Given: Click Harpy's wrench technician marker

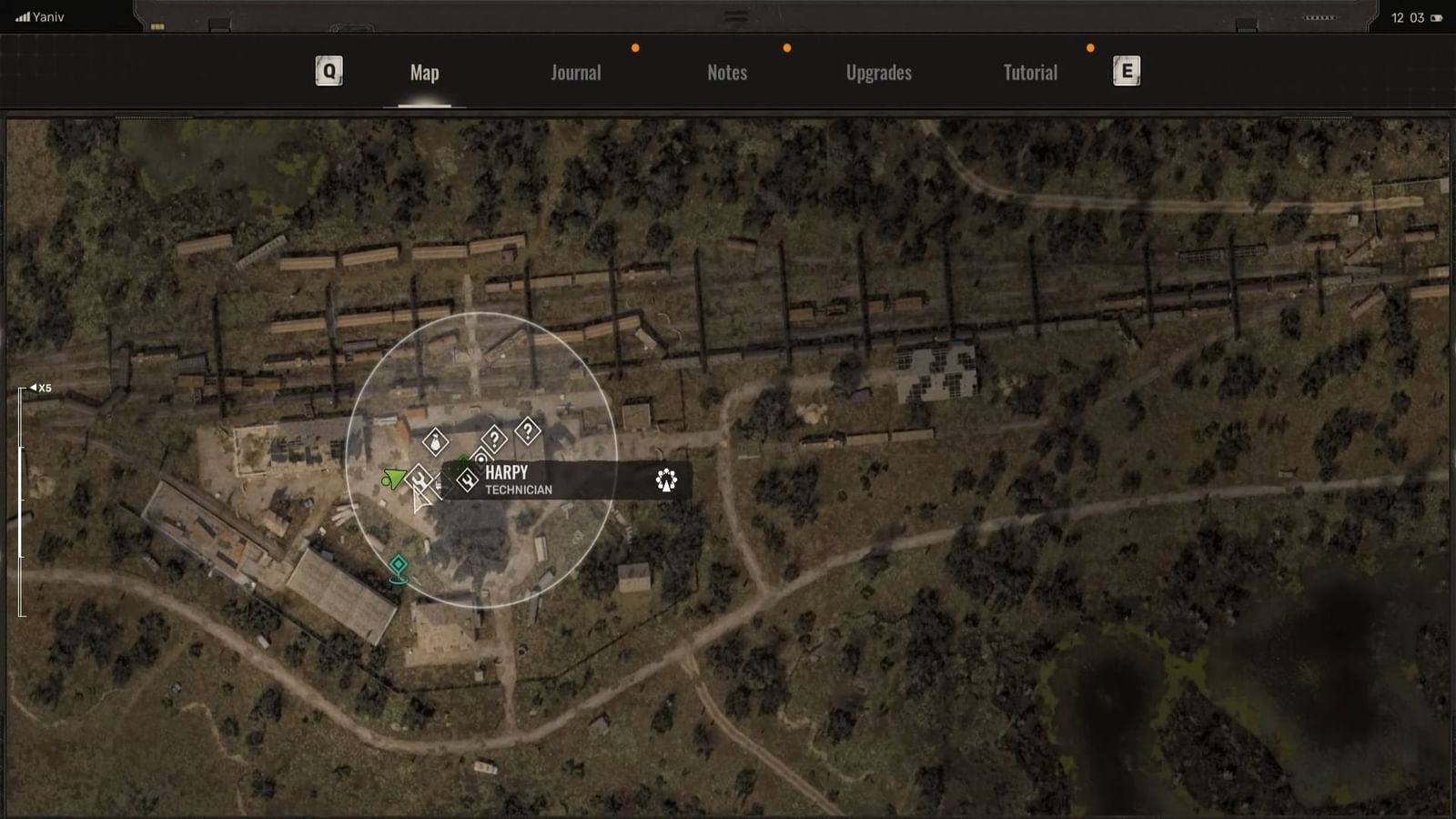Looking at the screenshot, I should click(x=466, y=480).
